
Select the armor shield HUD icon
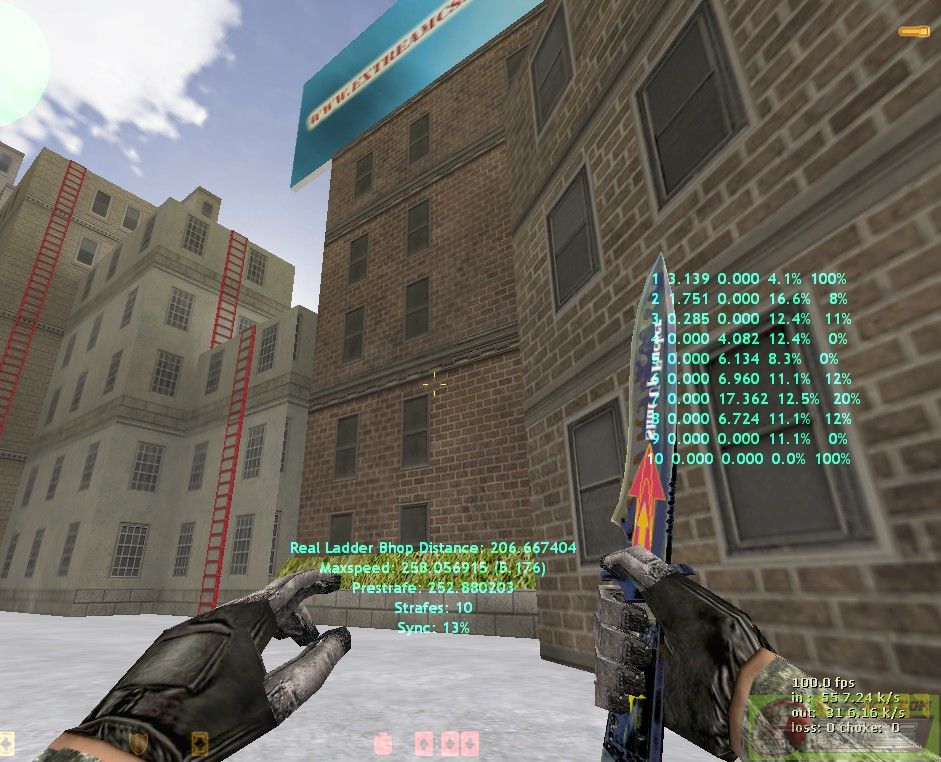[139, 743]
